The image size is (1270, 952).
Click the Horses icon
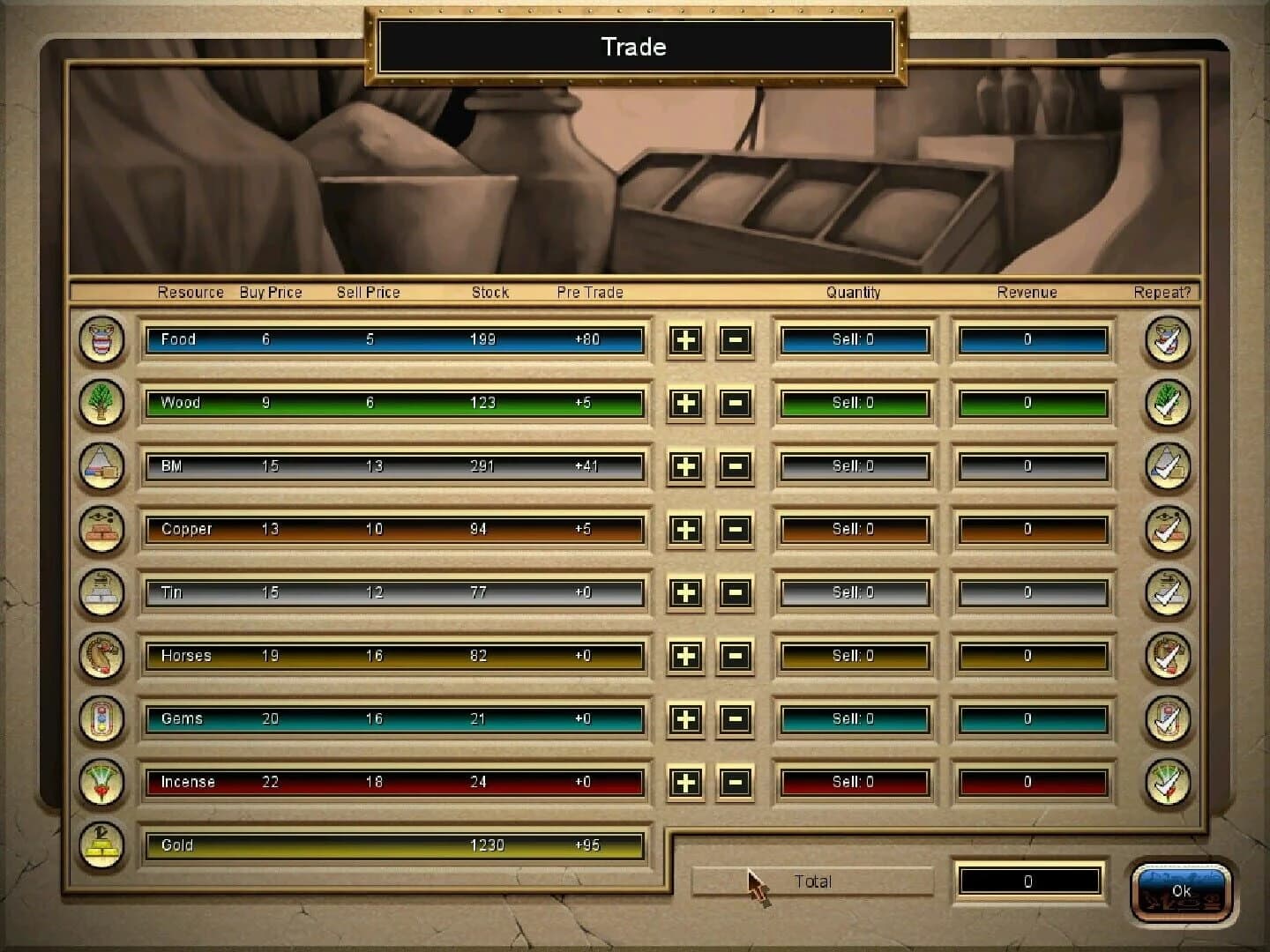point(100,656)
